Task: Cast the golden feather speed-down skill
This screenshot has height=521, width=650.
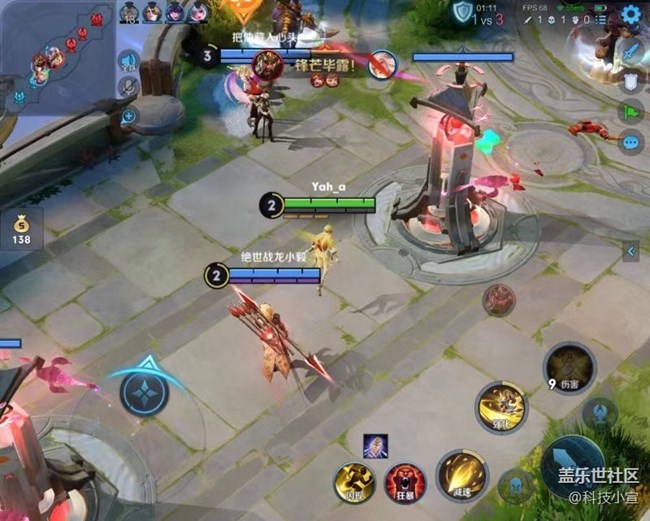Action: (461, 475)
